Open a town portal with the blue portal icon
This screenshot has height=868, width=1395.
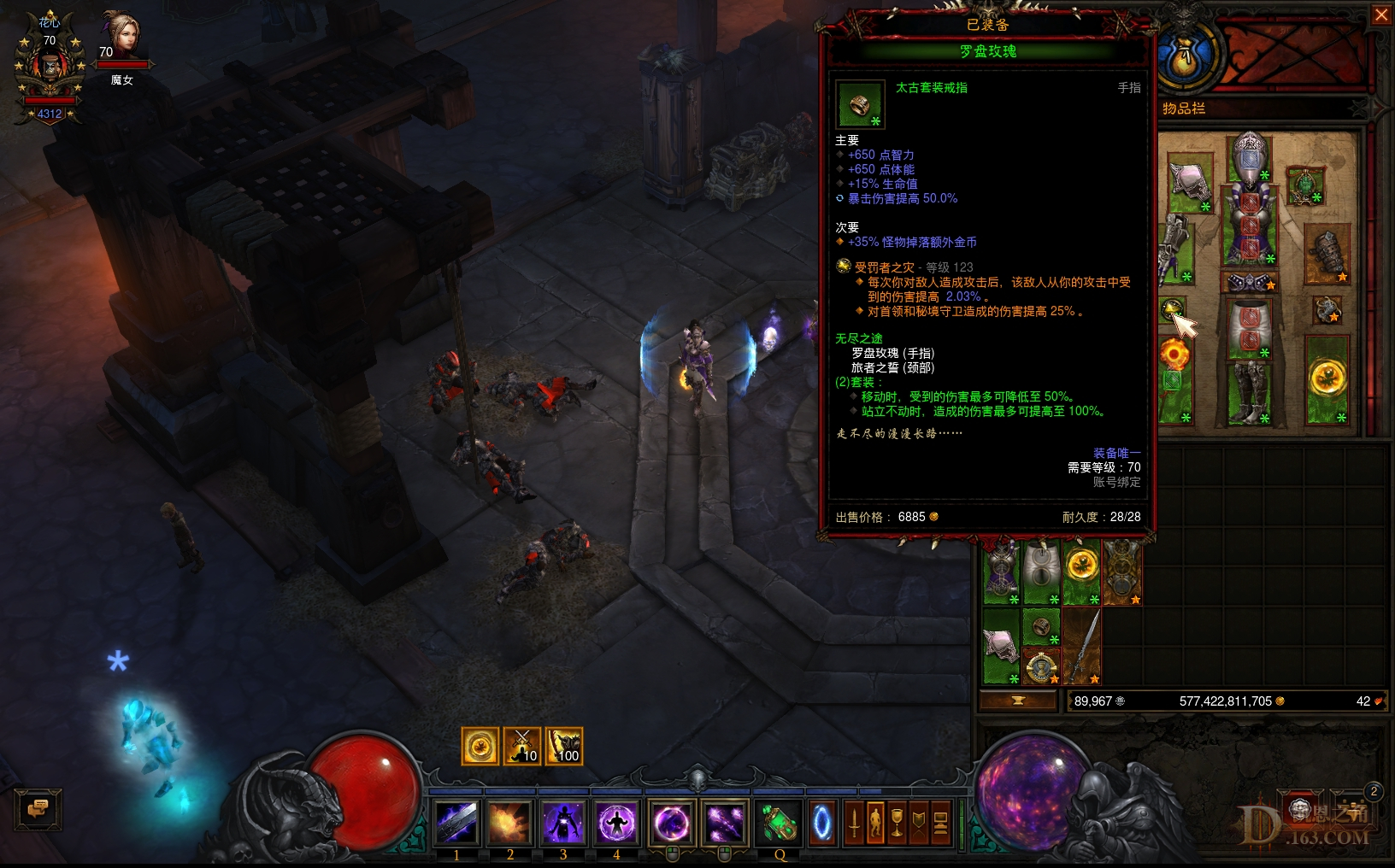822,821
